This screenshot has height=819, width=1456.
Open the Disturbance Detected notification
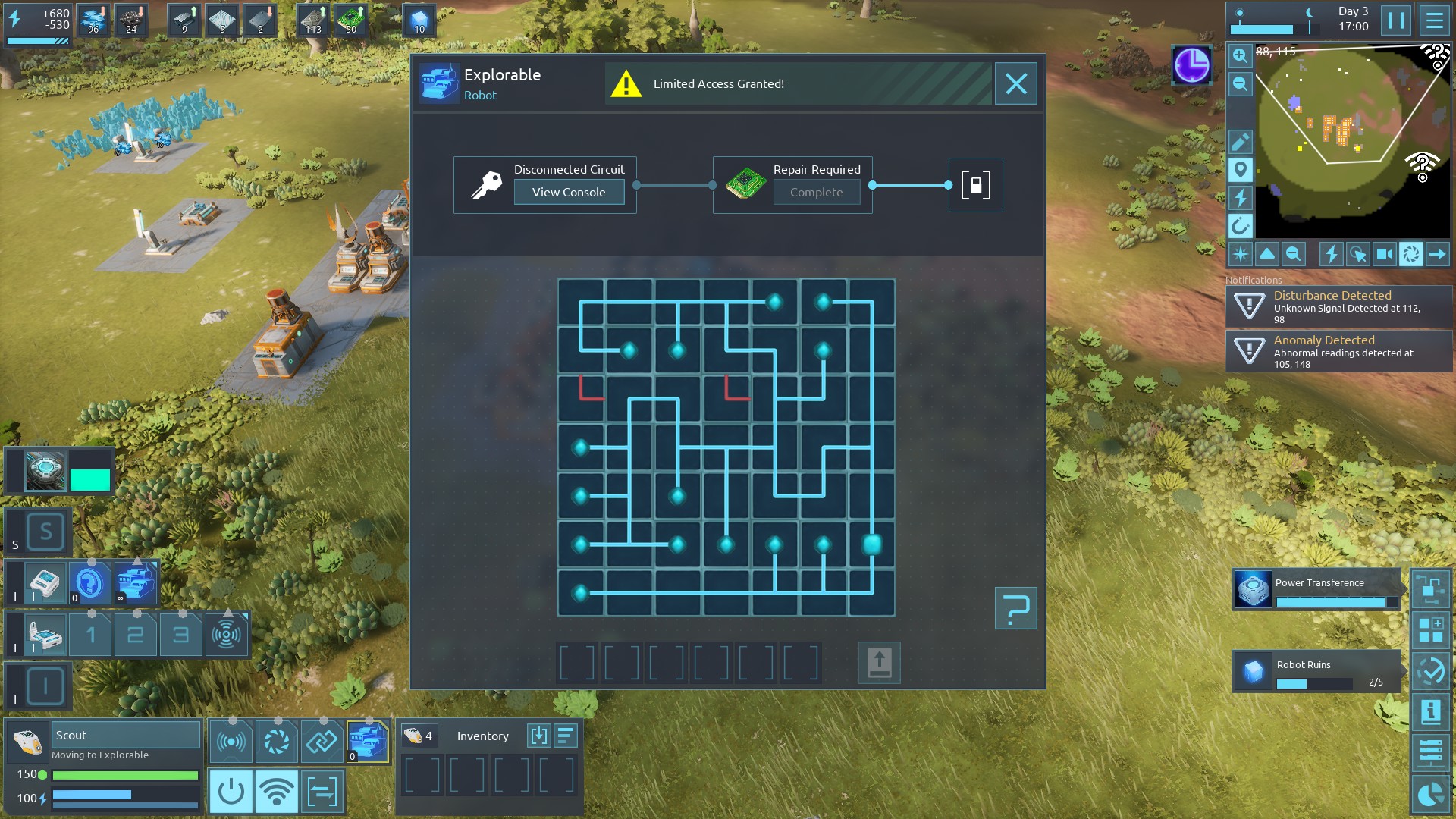click(1339, 306)
